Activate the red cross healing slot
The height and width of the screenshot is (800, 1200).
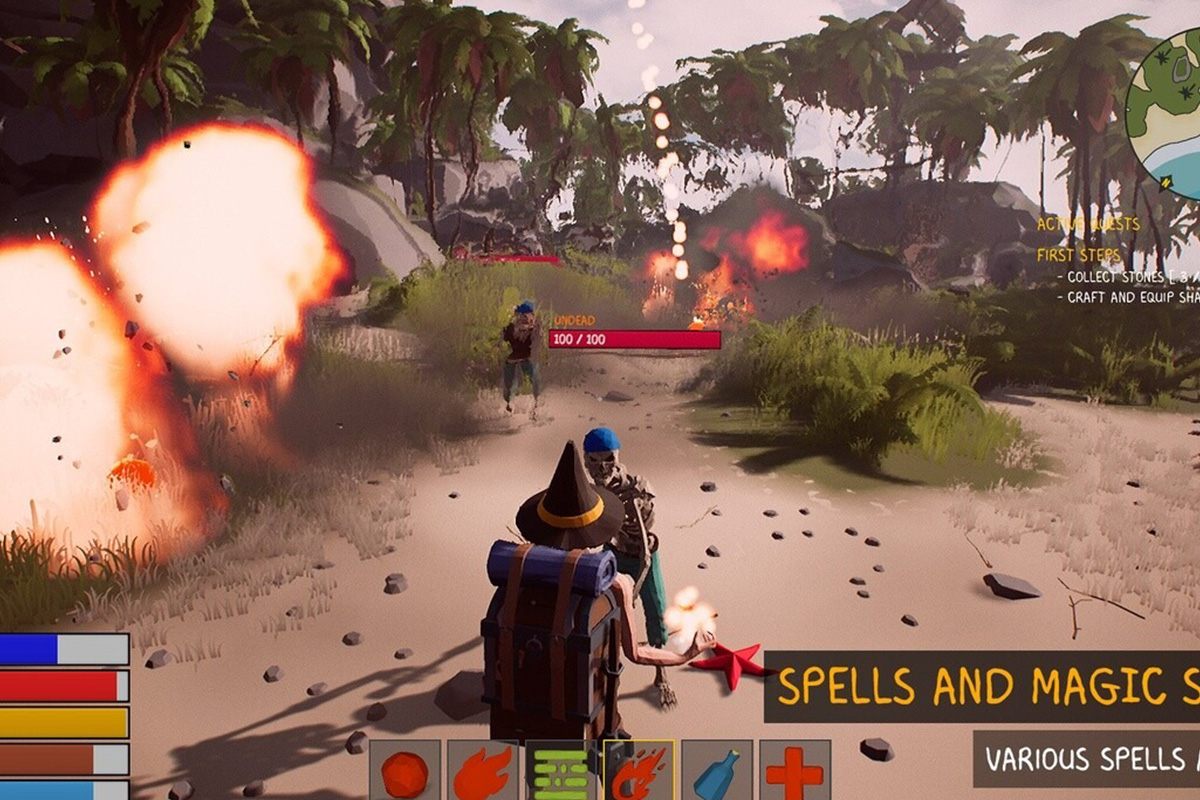click(x=794, y=771)
